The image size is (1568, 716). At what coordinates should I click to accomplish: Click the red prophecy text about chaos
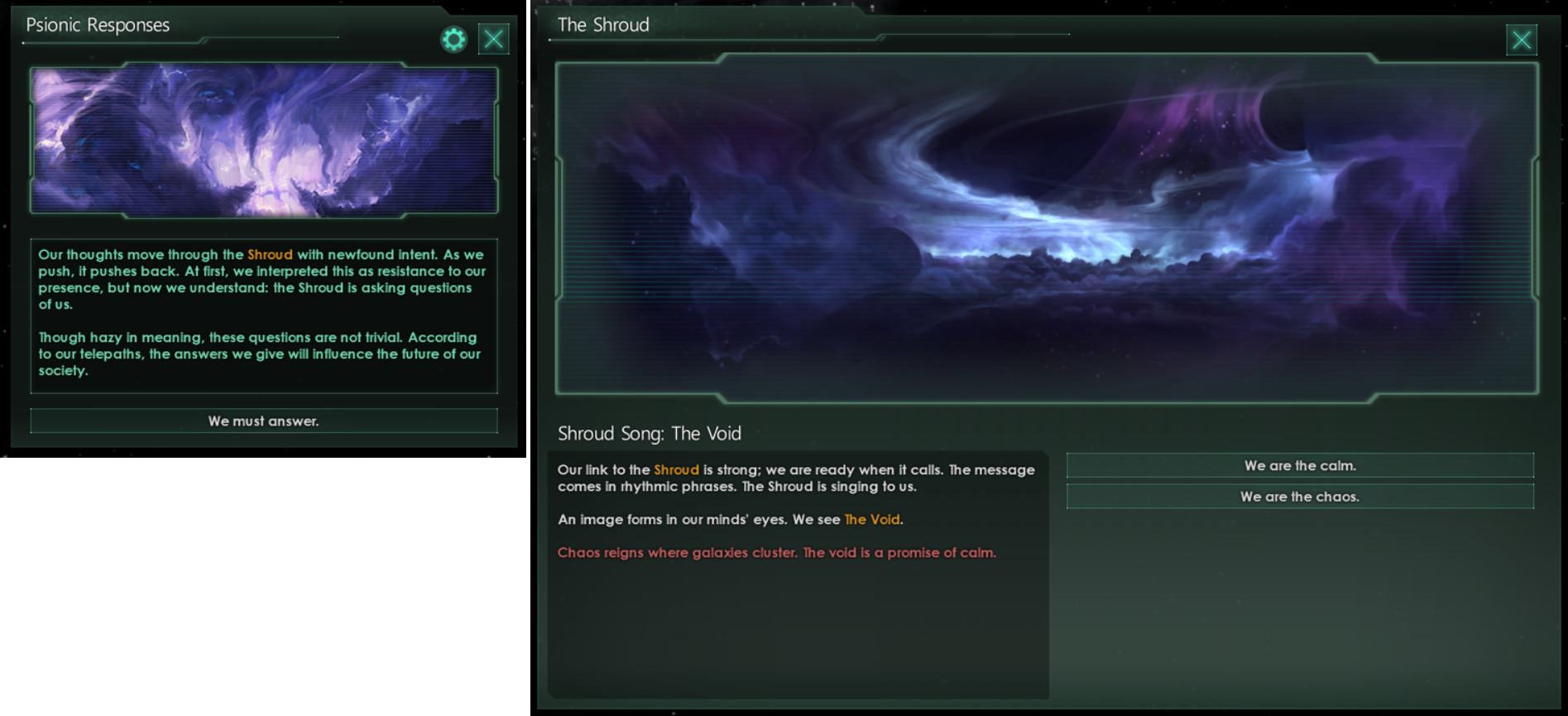click(776, 552)
